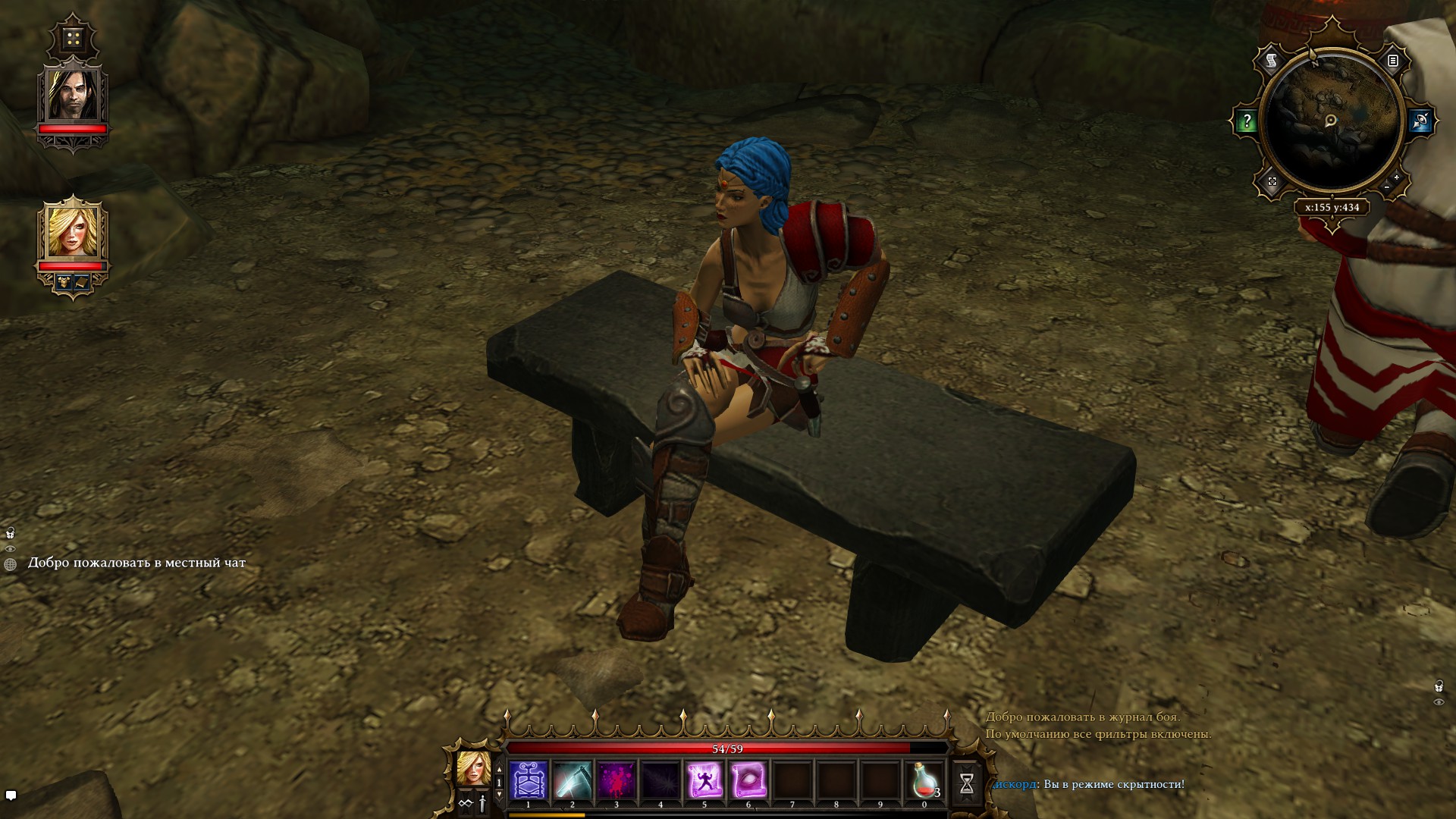Toggle the chat lock icon above the eye
The image size is (1456, 819).
(x=11, y=532)
